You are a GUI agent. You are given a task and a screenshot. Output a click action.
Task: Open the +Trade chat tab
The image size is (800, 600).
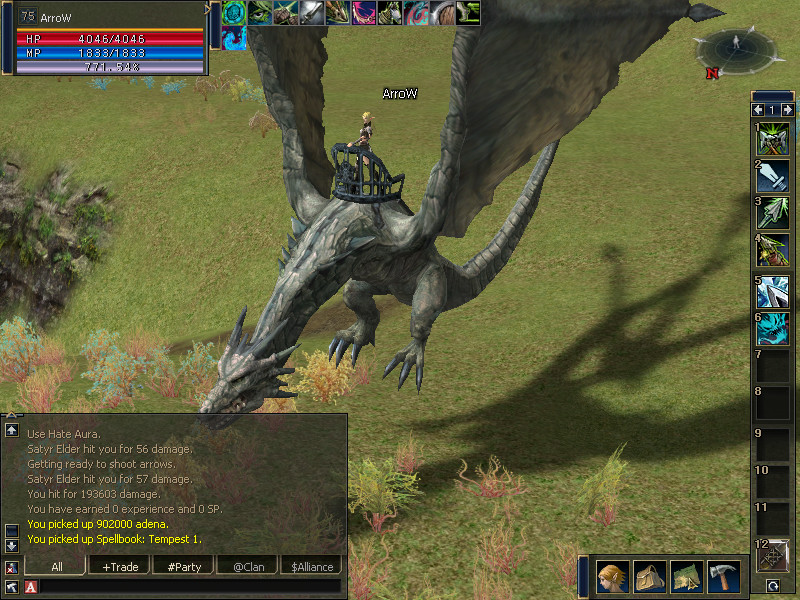point(120,567)
